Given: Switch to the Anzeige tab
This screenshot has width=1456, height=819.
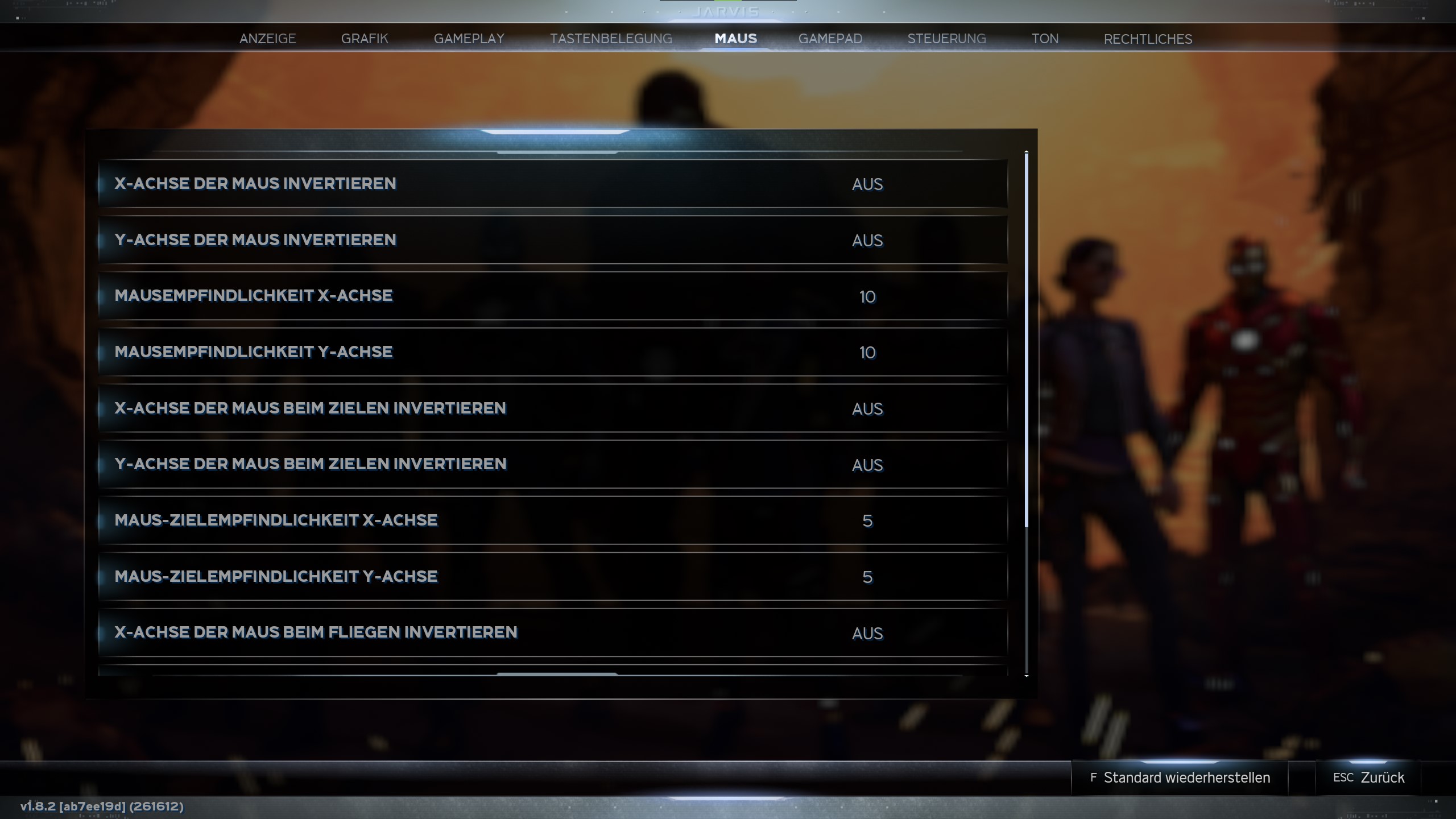Looking at the screenshot, I should [x=267, y=39].
